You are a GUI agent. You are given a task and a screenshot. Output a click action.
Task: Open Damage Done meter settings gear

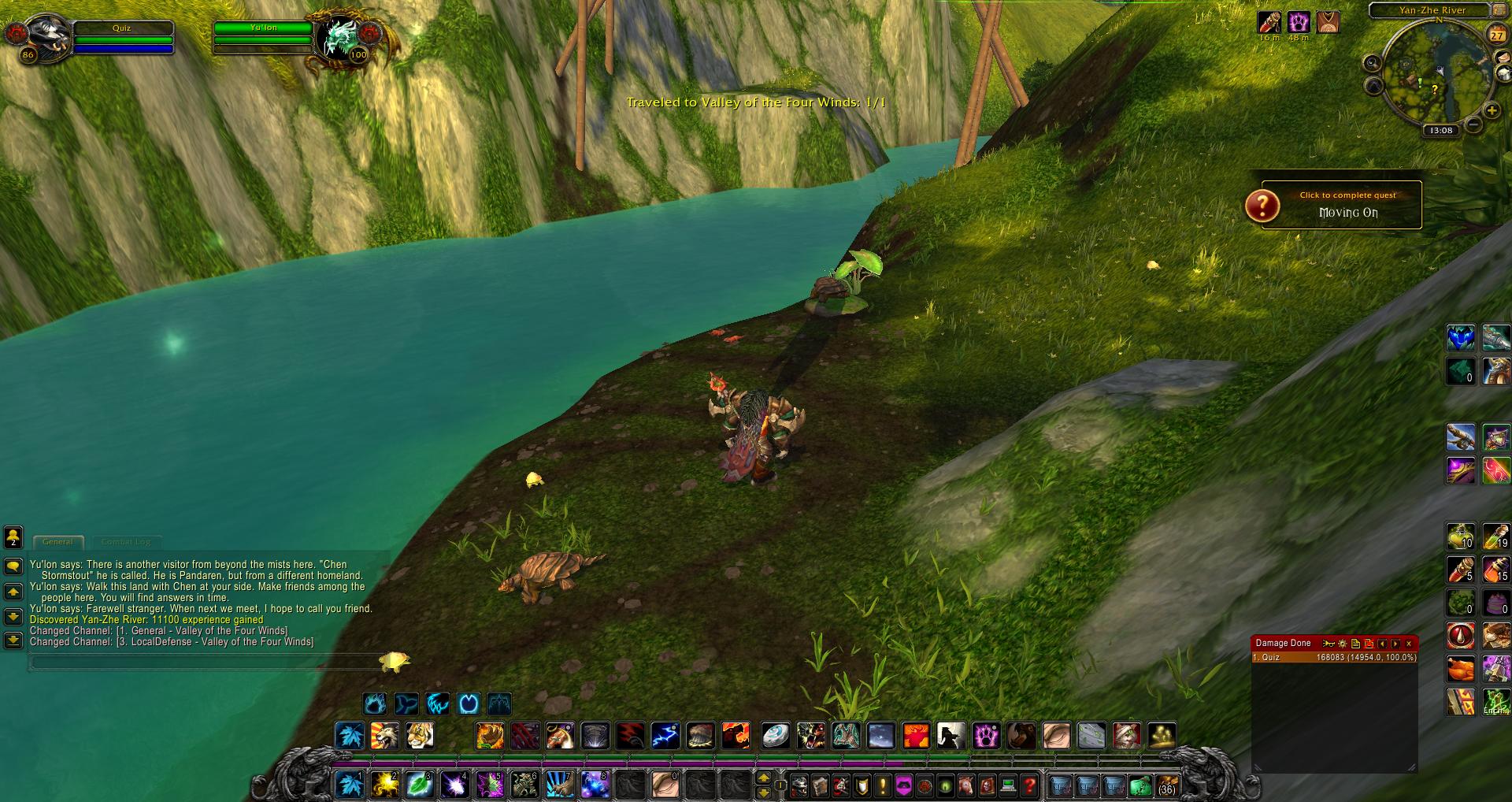(1342, 644)
